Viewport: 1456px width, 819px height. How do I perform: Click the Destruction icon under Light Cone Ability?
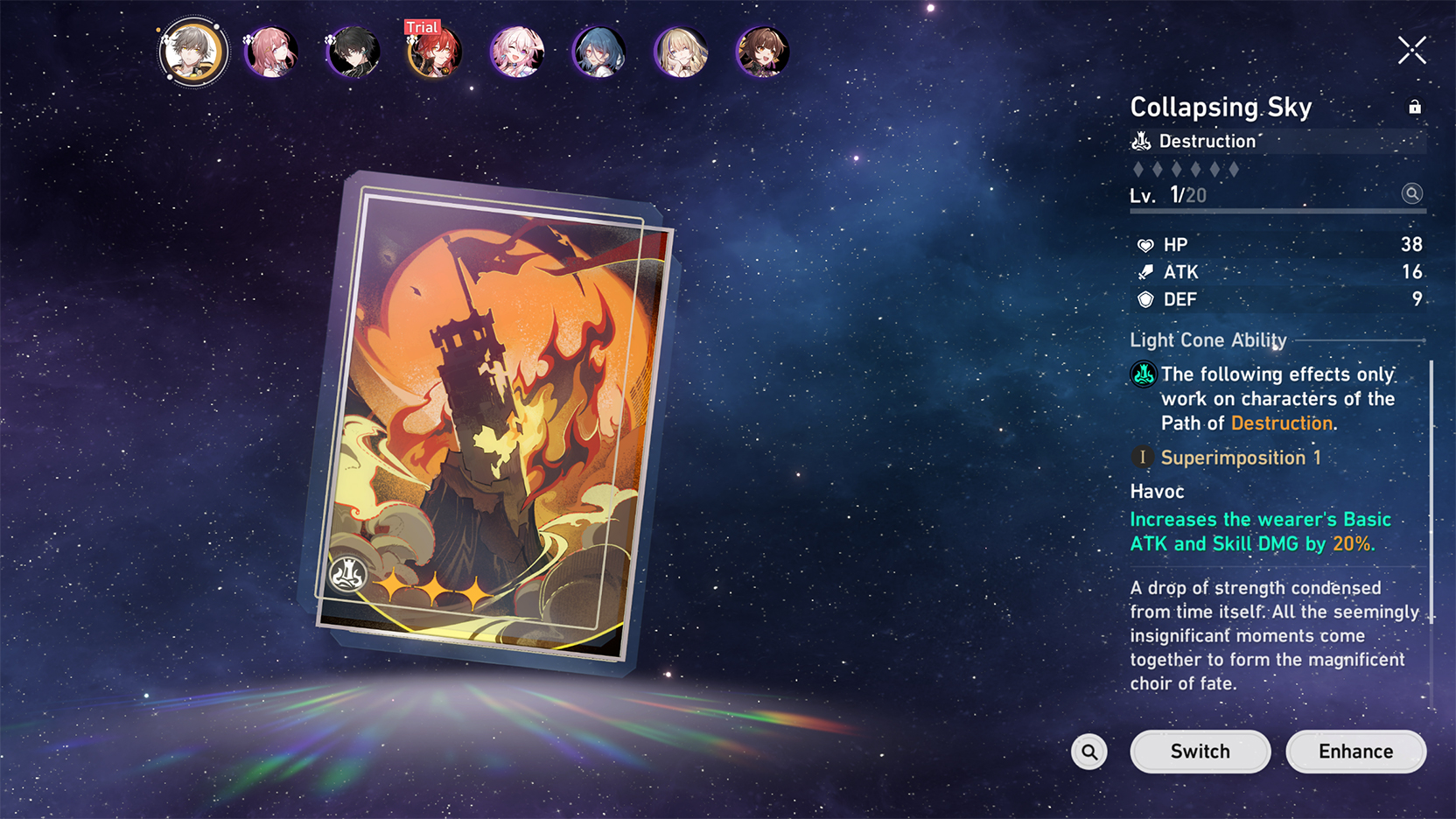click(1142, 374)
